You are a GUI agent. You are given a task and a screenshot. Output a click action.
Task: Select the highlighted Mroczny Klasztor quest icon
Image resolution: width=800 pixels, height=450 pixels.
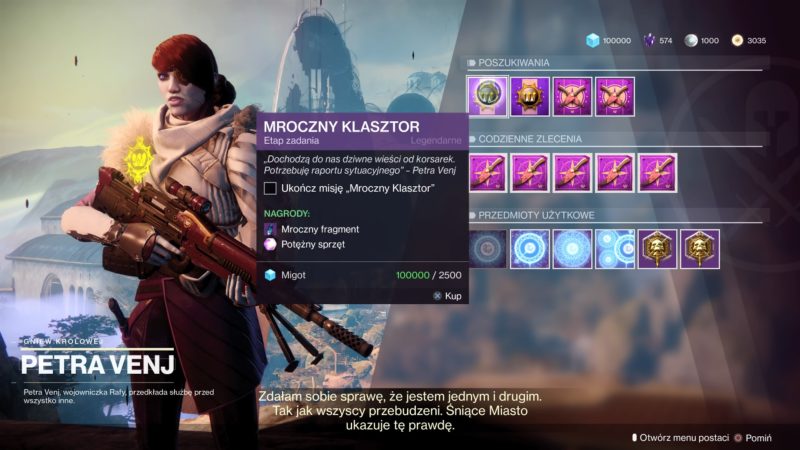pyautogui.click(x=487, y=96)
